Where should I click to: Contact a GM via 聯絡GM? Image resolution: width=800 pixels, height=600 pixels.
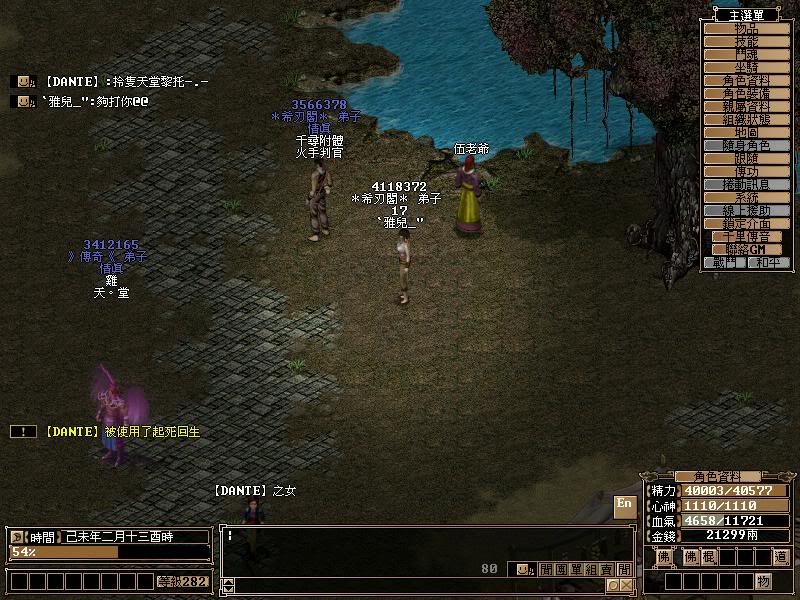[747, 249]
